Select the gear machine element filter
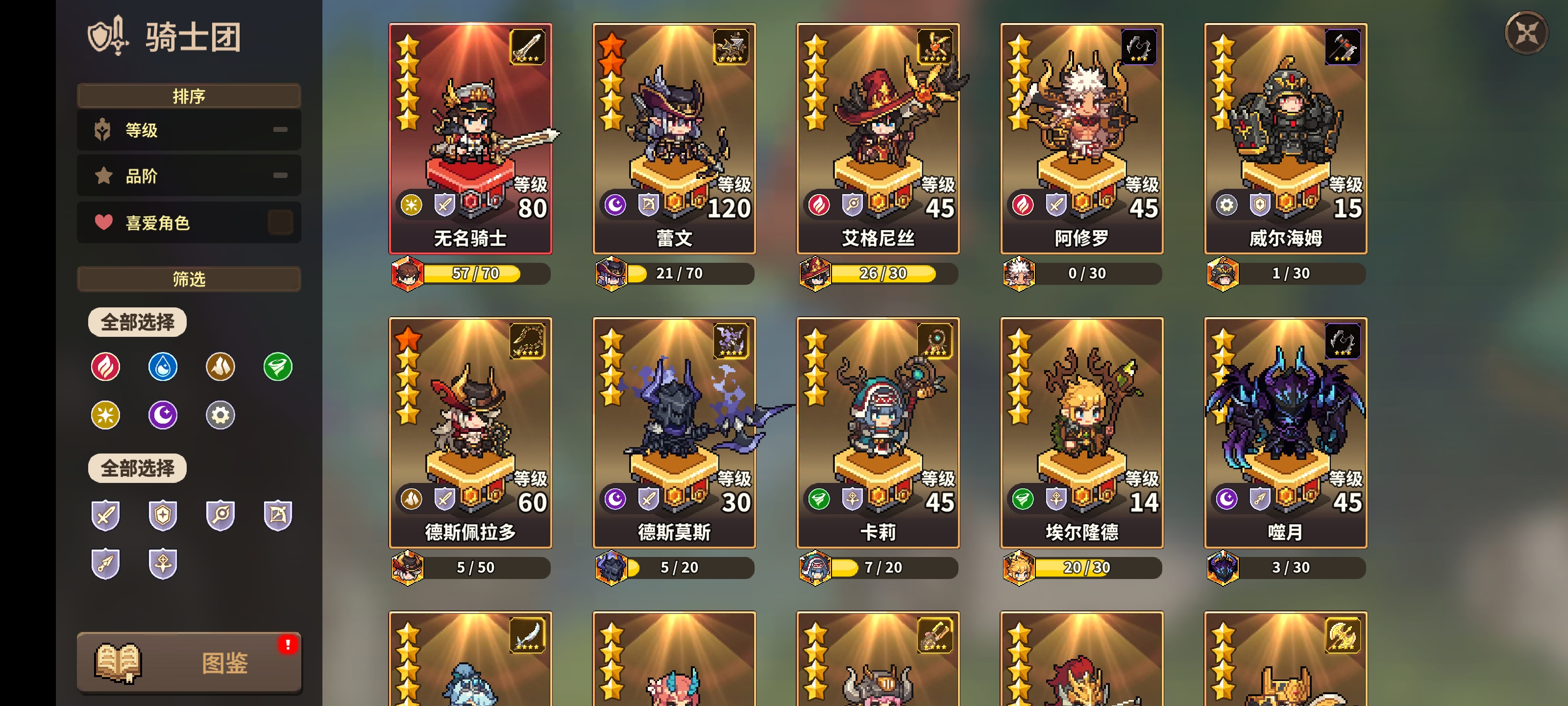 (220, 415)
